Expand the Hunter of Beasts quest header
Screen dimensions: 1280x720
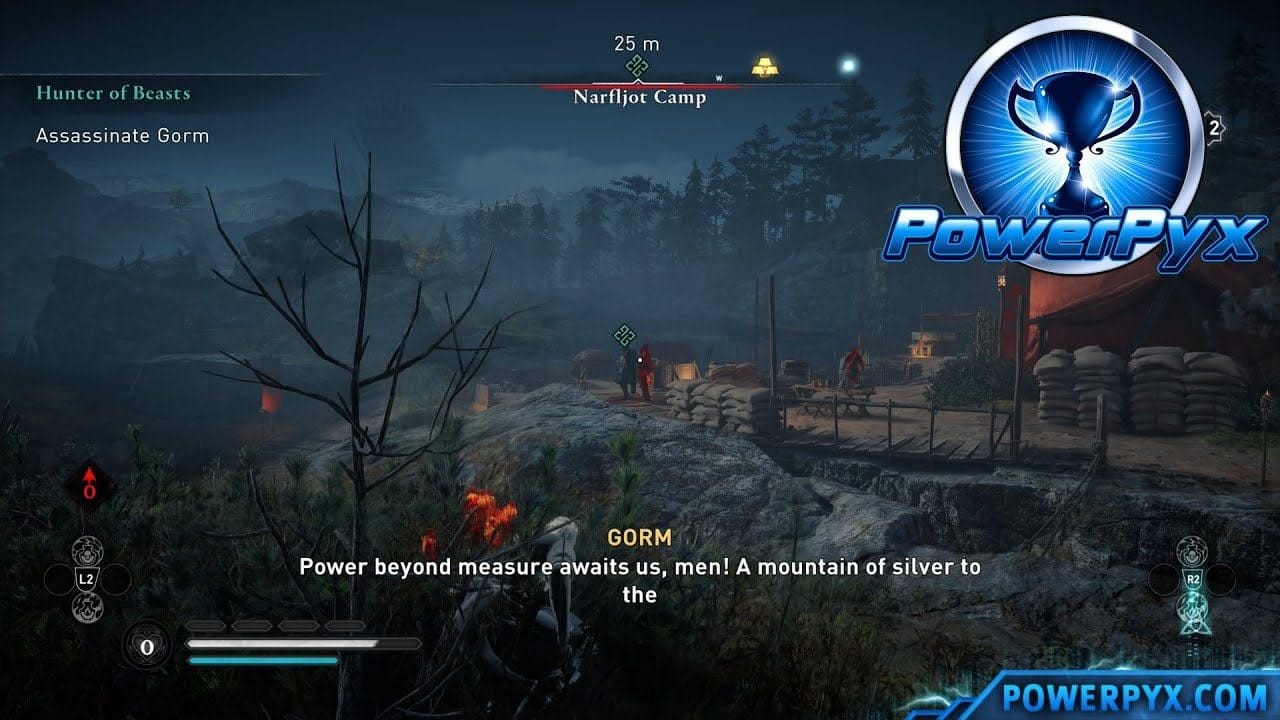pyautogui.click(x=115, y=94)
